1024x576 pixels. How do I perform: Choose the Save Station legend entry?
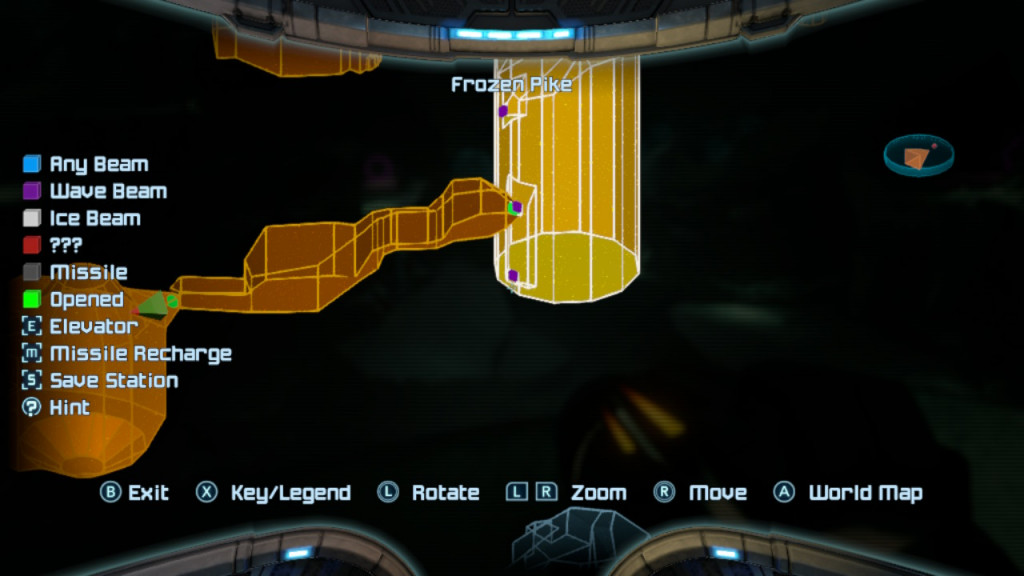pyautogui.click(x=100, y=380)
